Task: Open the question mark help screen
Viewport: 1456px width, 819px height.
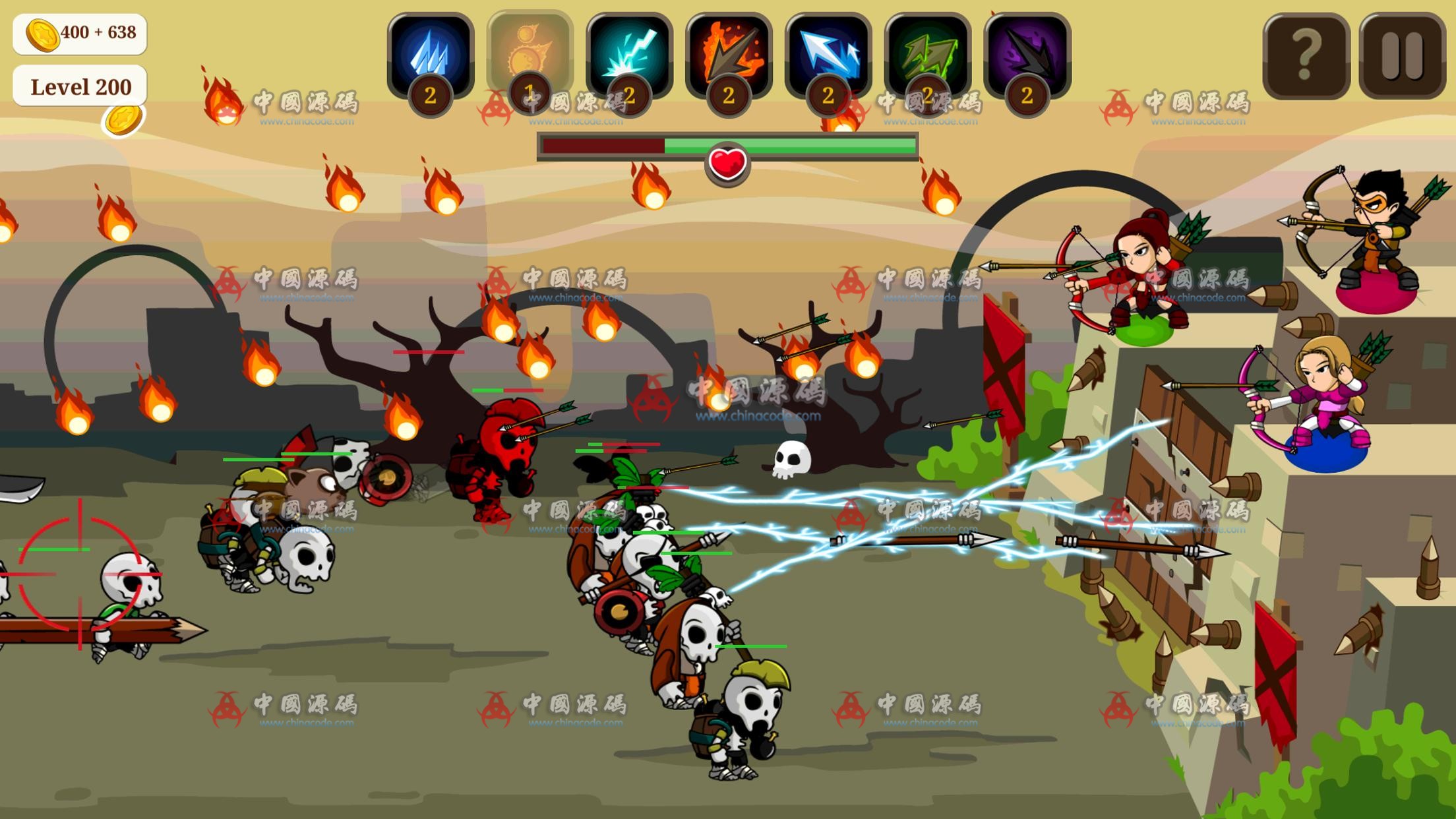Action: (1306, 57)
